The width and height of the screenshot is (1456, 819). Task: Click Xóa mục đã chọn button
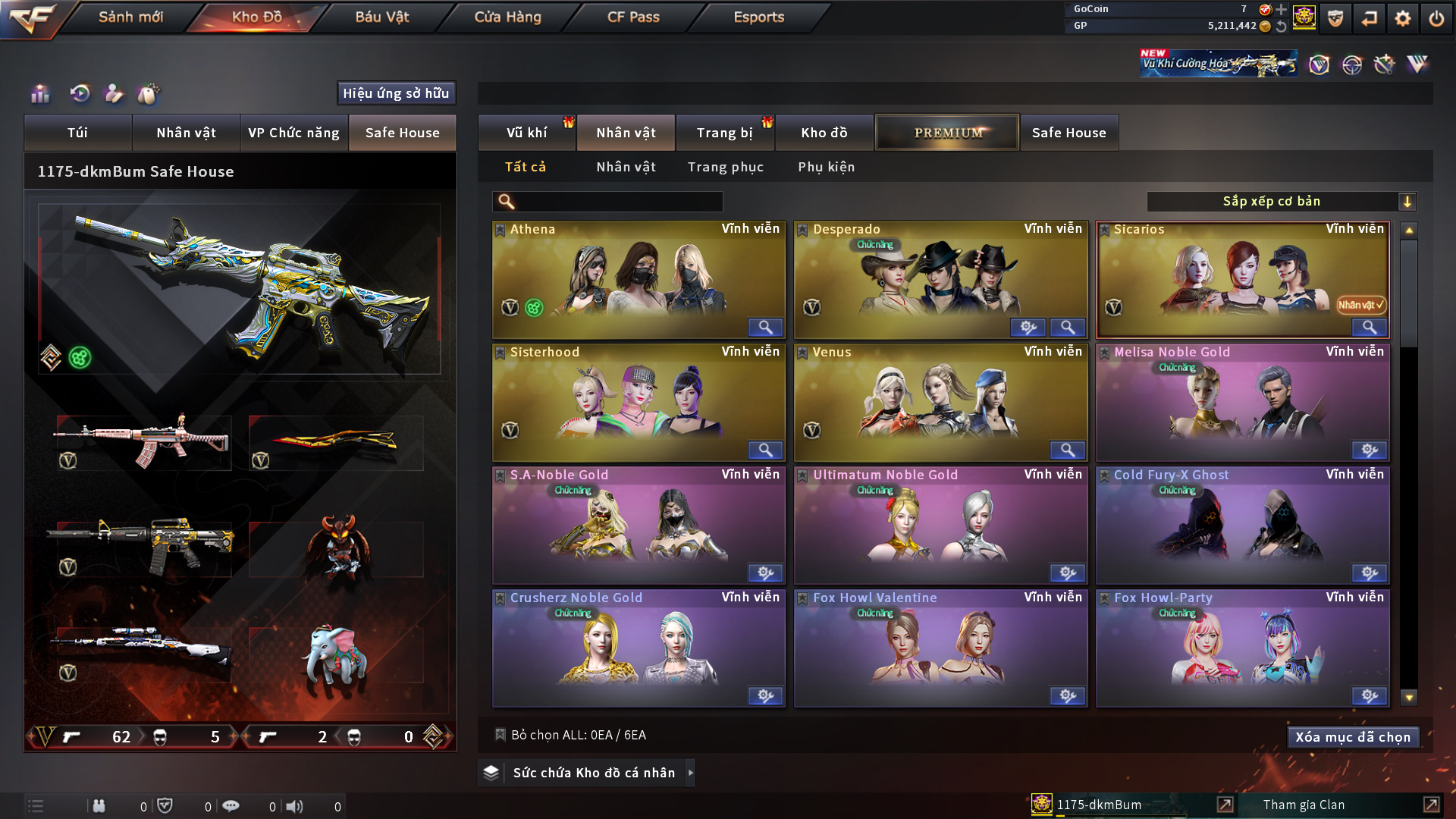point(1352,737)
